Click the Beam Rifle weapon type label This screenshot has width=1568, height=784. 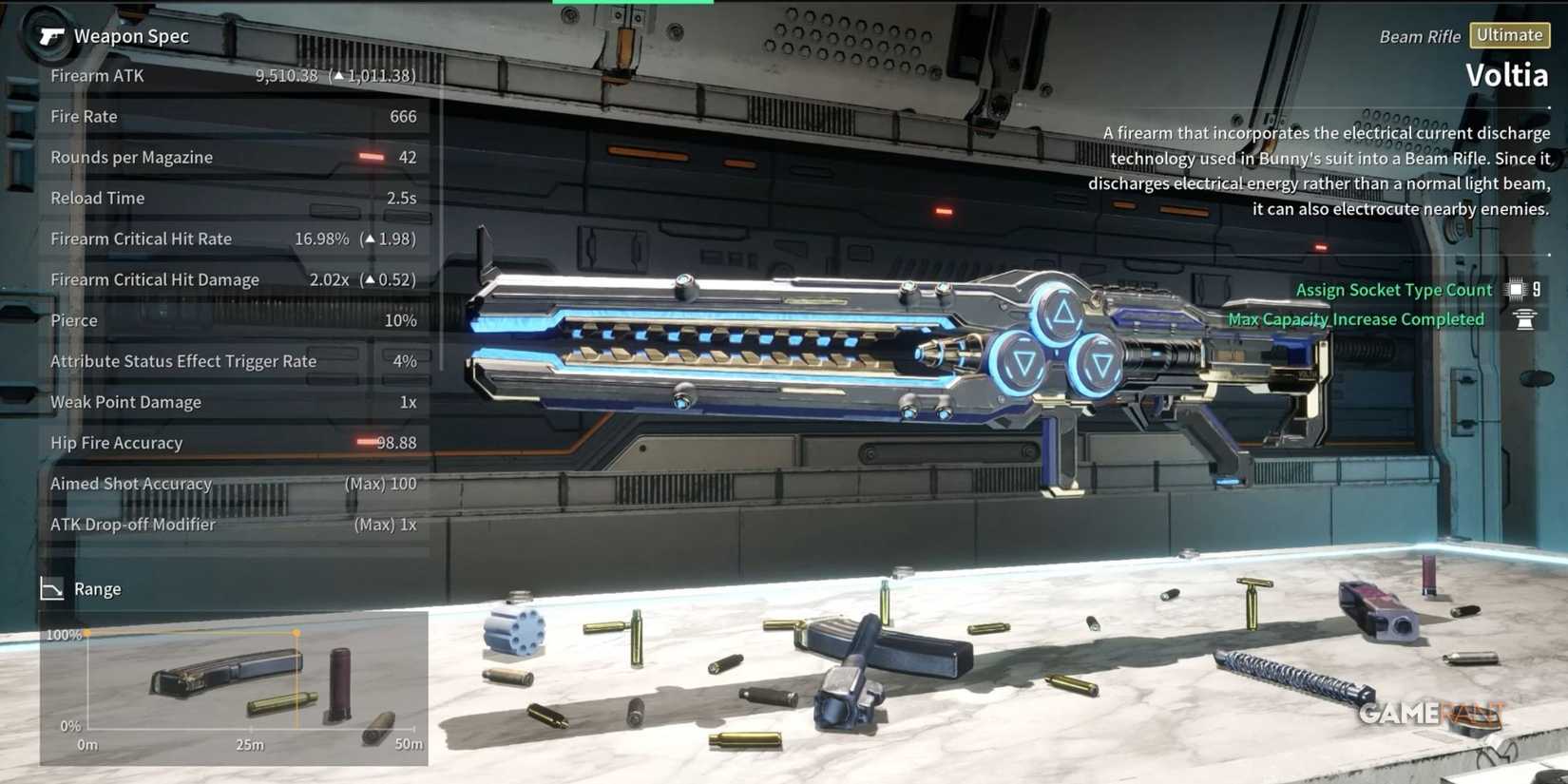pyautogui.click(x=1421, y=36)
